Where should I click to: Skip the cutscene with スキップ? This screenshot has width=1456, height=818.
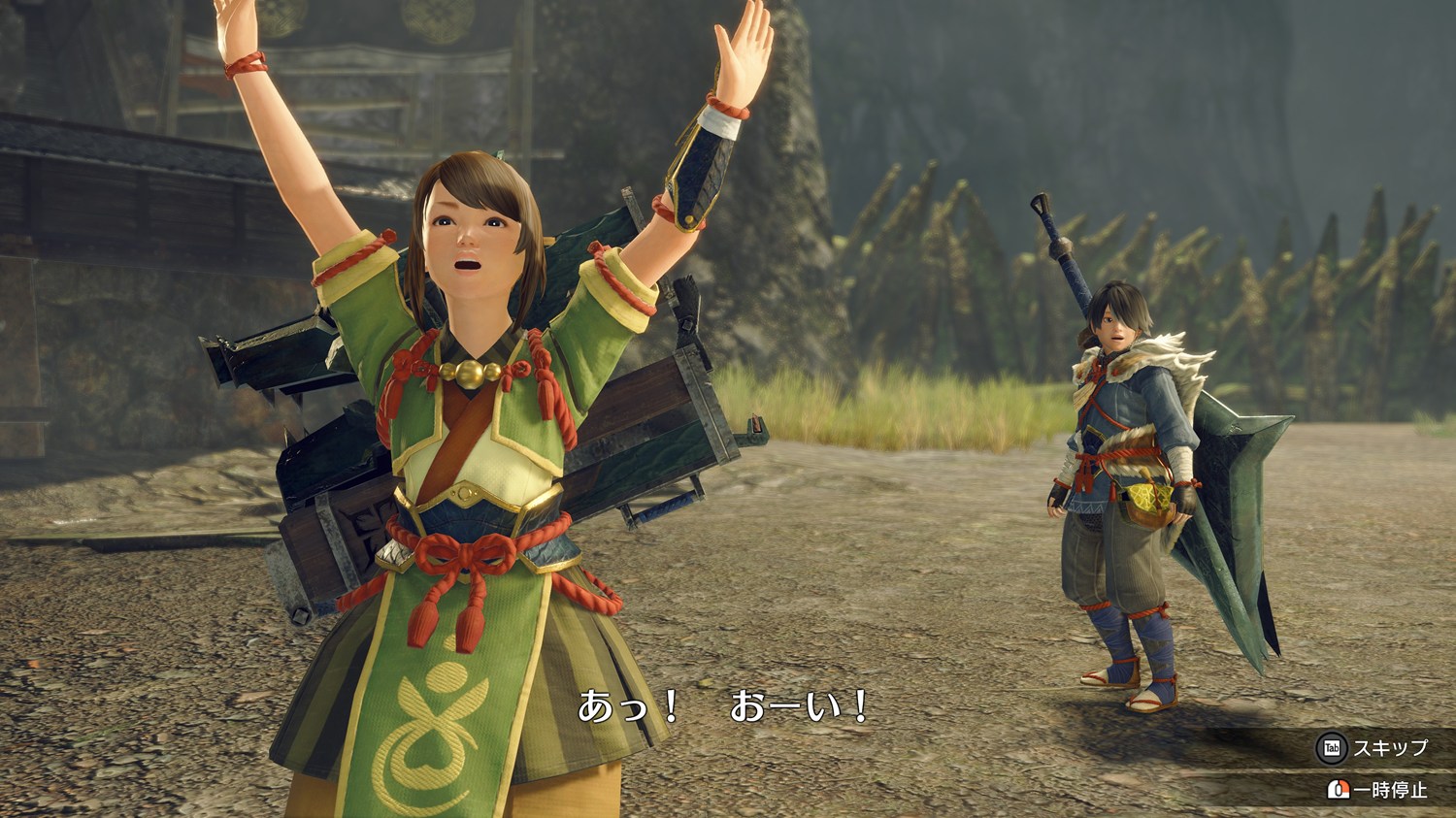coord(1374,748)
